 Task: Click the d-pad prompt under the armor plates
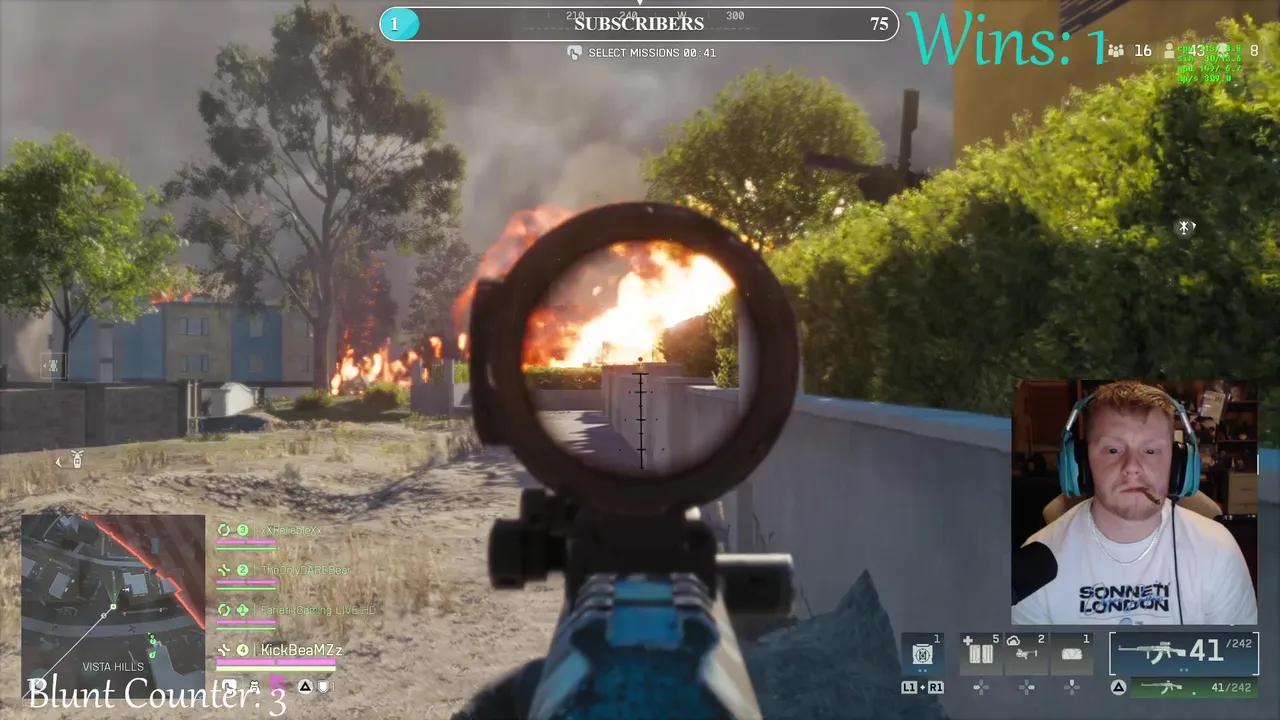pos(980,688)
